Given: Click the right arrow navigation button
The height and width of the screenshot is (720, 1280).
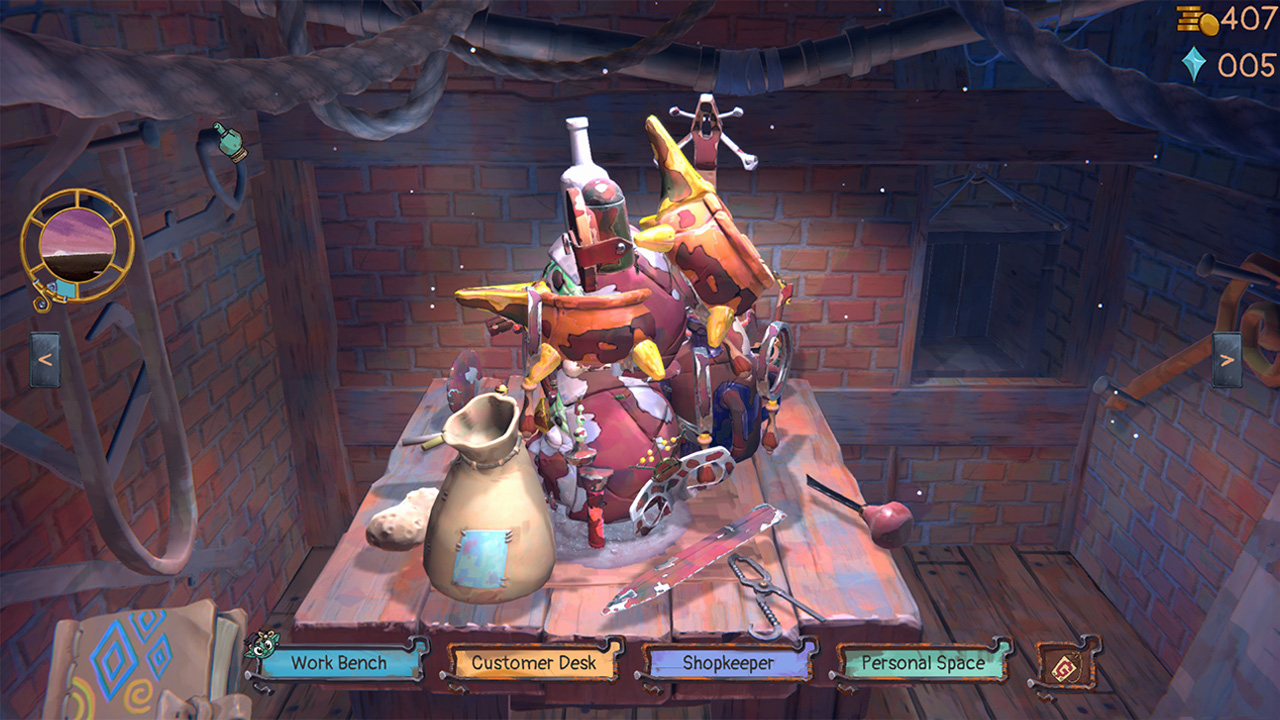Looking at the screenshot, I should coord(1227,359).
